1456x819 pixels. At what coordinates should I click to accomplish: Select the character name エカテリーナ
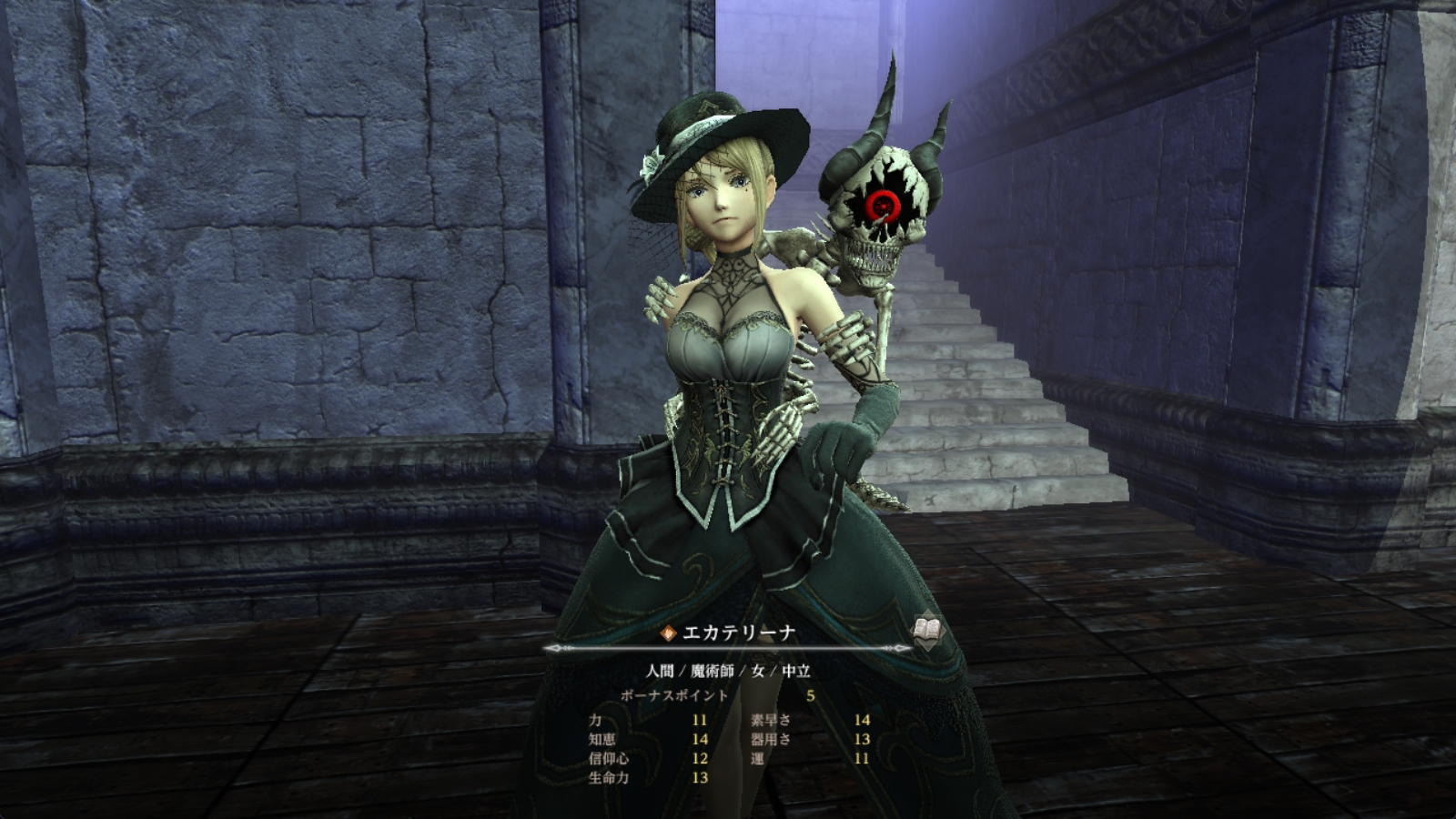[x=738, y=633]
